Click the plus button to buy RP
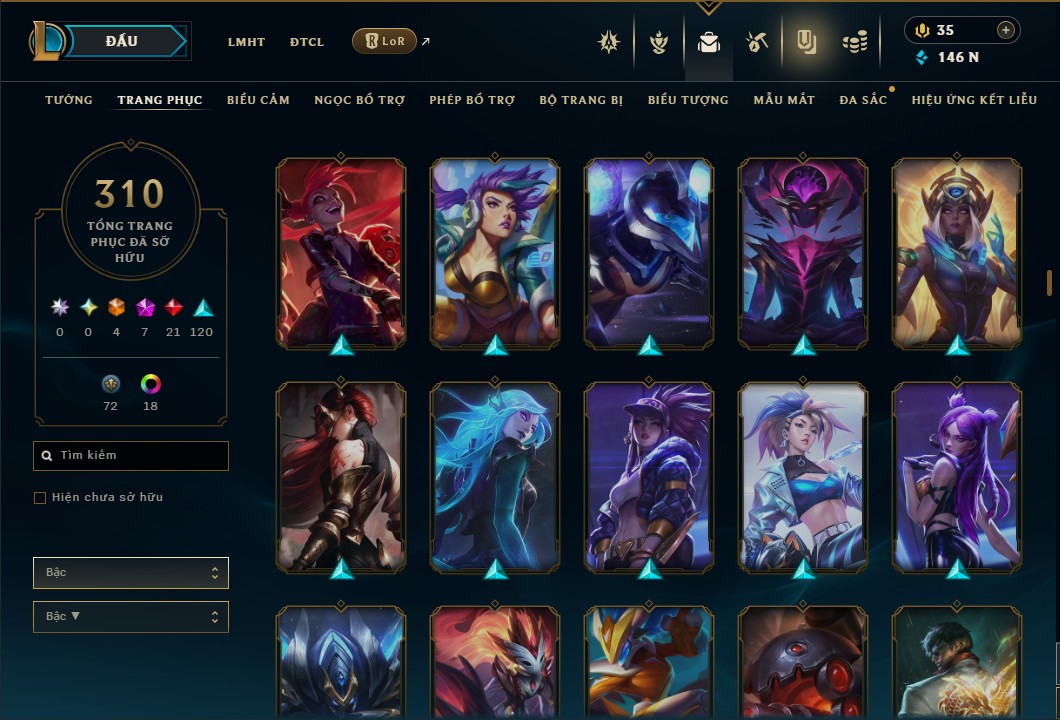The height and width of the screenshot is (720, 1060). (1005, 30)
